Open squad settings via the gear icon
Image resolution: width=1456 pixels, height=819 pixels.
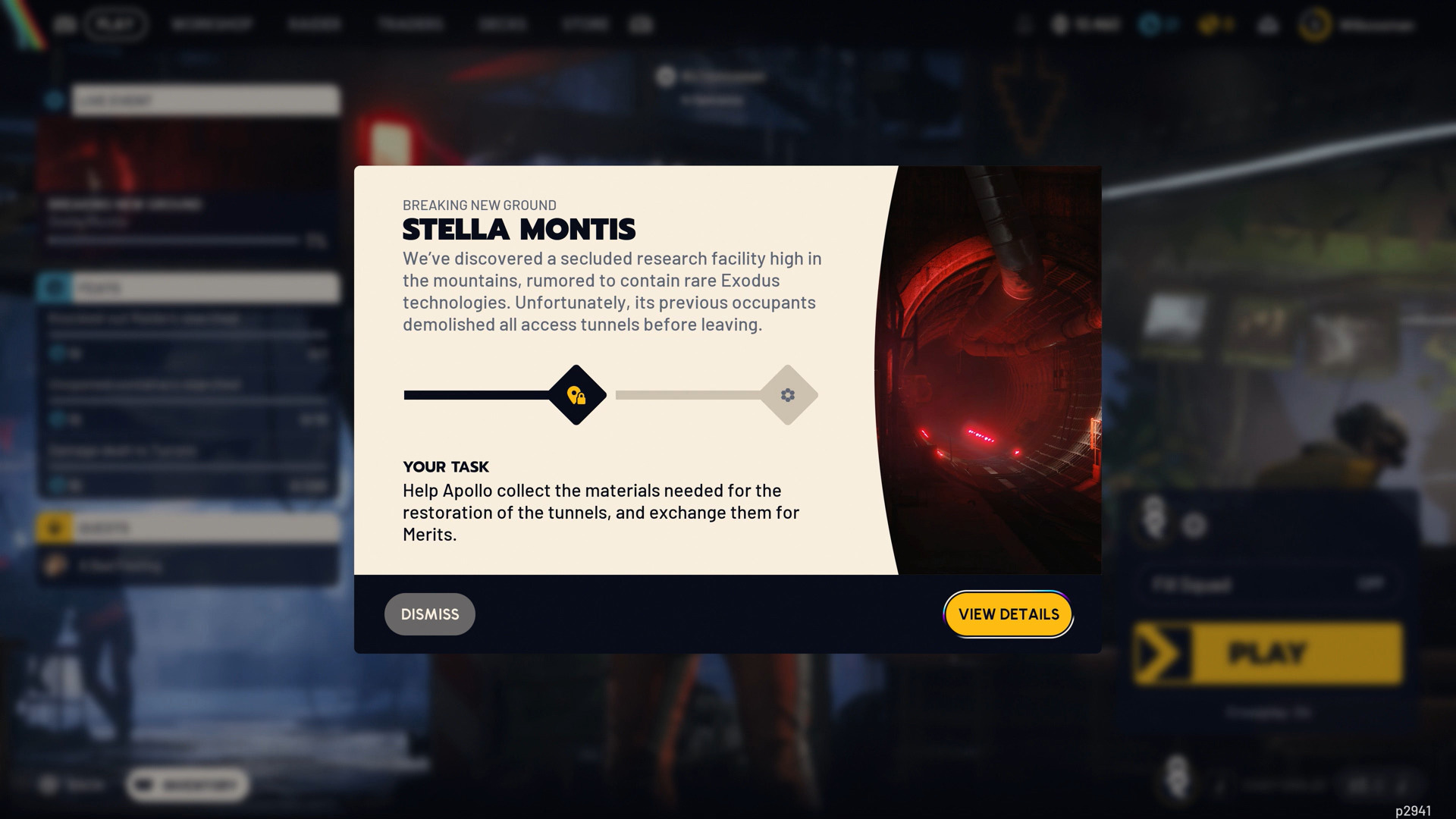(x=1195, y=525)
